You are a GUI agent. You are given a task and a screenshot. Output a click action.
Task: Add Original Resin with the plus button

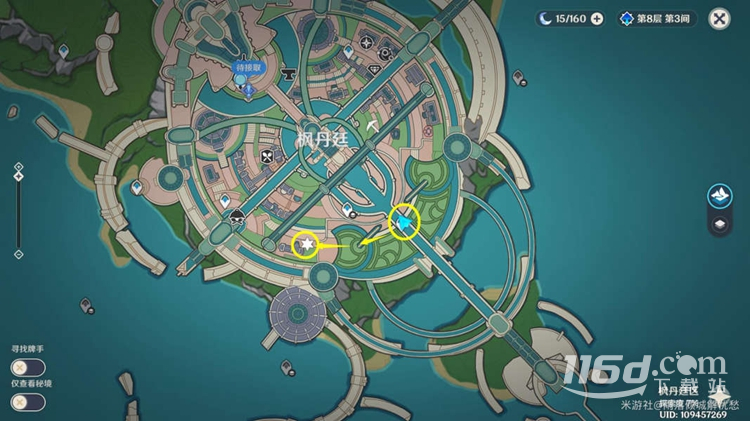(597, 18)
